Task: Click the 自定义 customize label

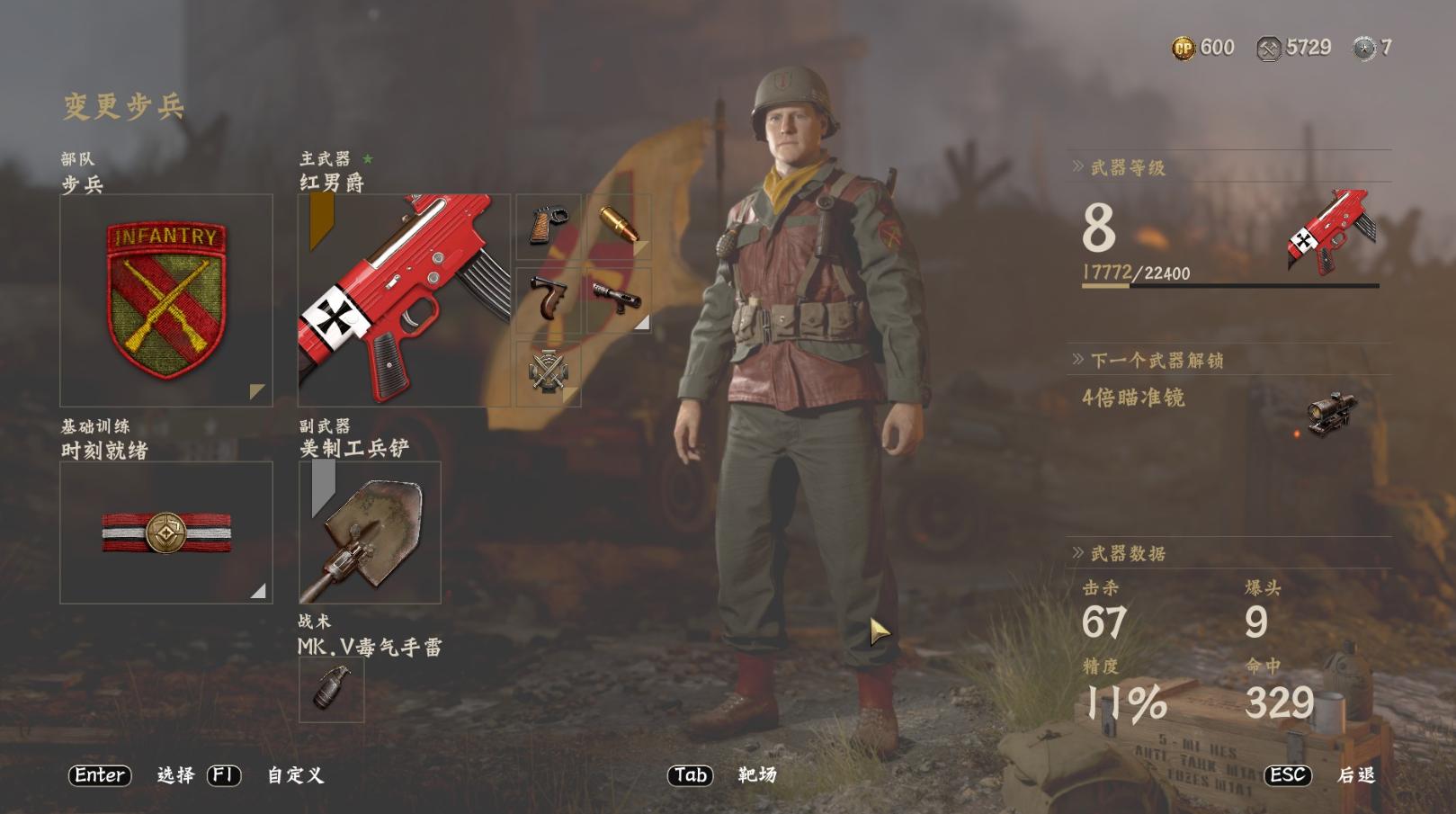Action: tap(295, 775)
